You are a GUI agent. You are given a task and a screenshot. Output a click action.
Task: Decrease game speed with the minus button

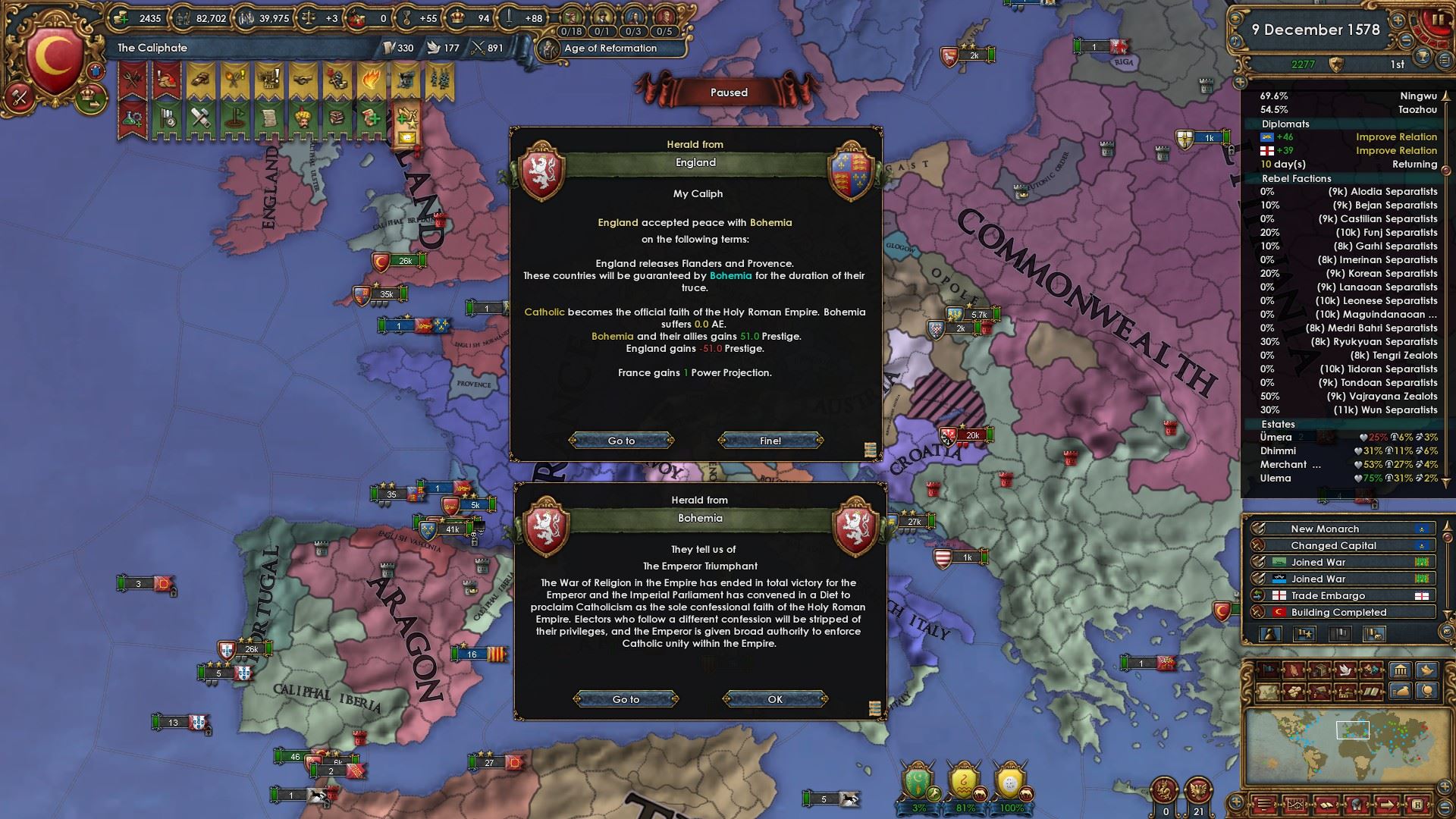[x=1406, y=39]
